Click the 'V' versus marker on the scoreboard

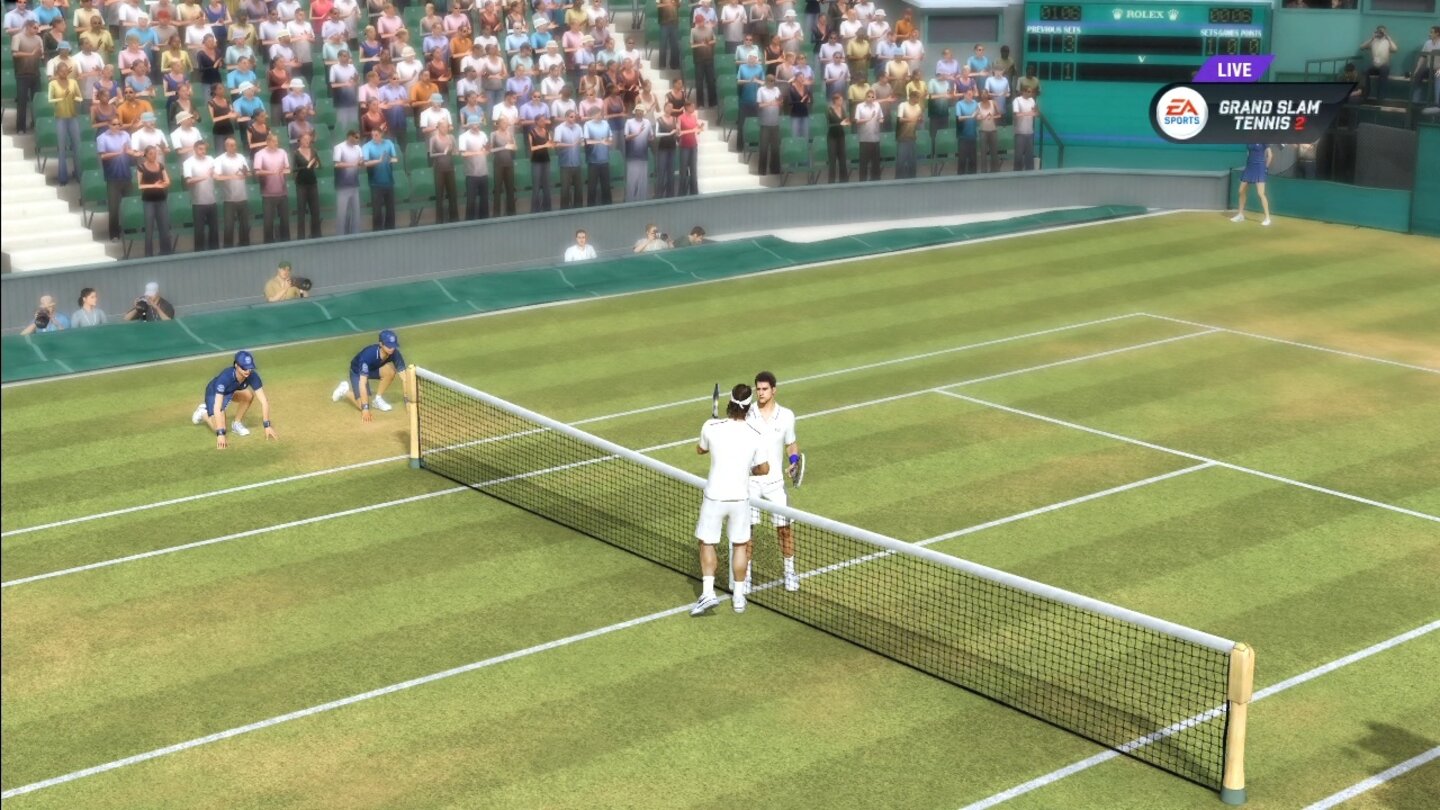[1140, 58]
